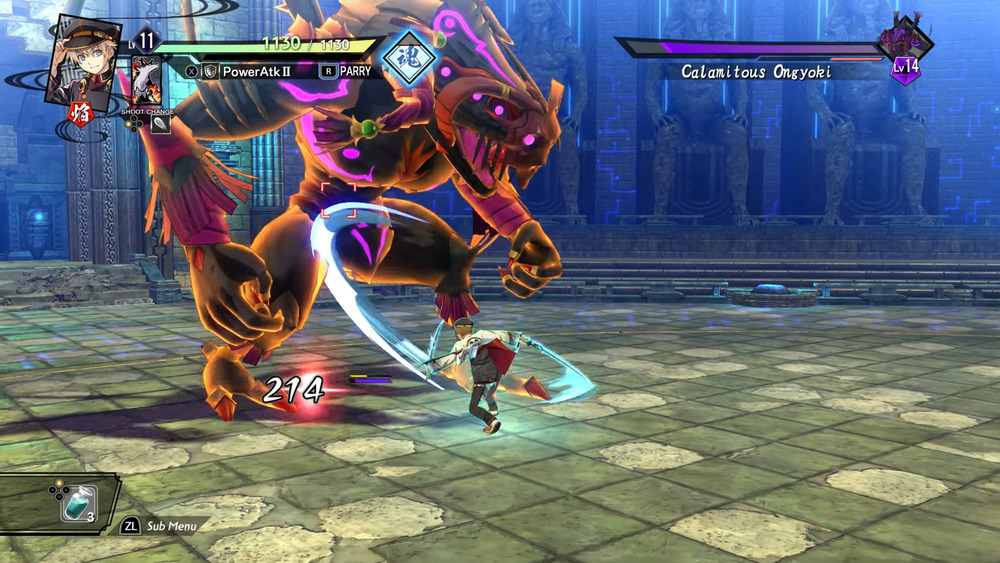Select the blond character portrait
This screenshot has width=1000, height=563.
(x=83, y=58)
